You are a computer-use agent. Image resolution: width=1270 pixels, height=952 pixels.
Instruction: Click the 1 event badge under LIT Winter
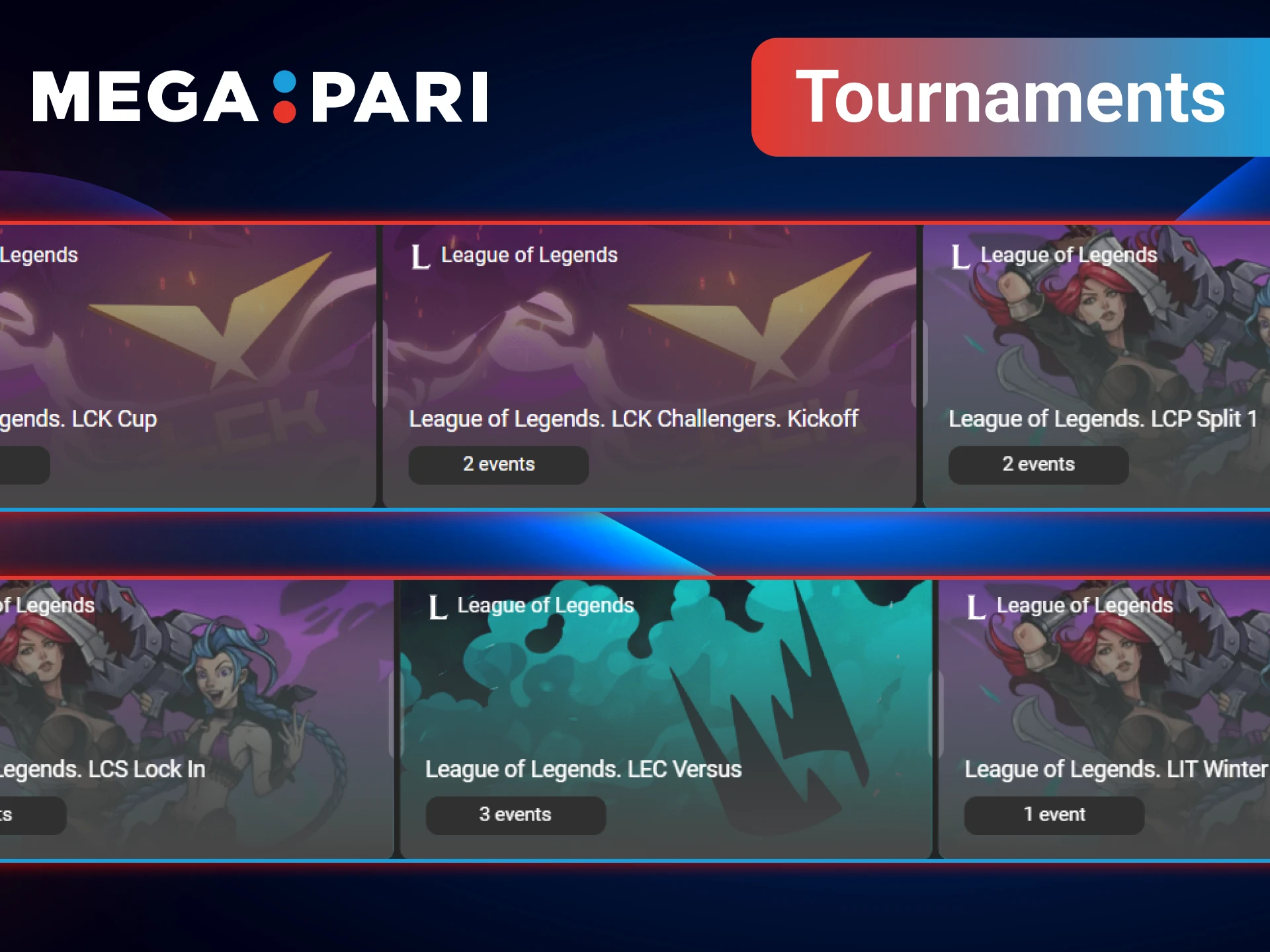pyautogui.click(x=1054, y=814)
